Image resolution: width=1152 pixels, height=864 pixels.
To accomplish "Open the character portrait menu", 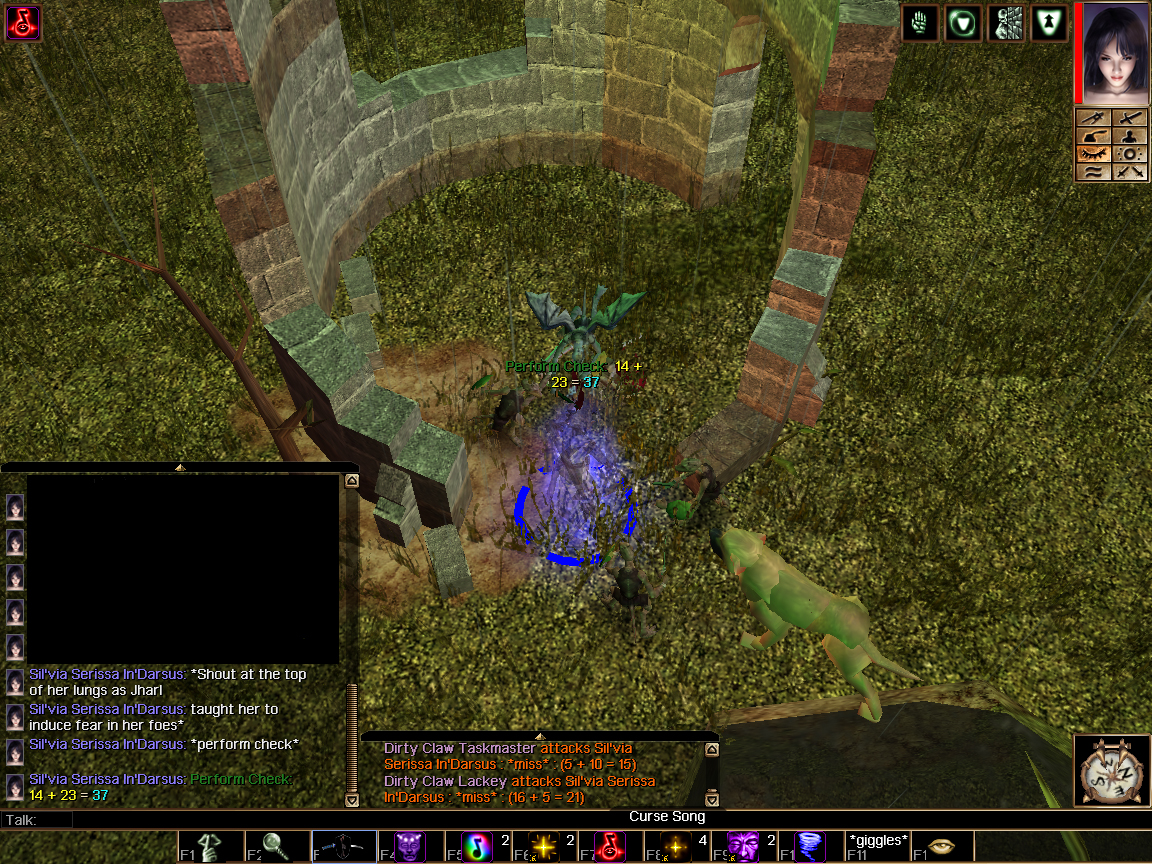I will pyautogui.click(x=1112, y=53).
